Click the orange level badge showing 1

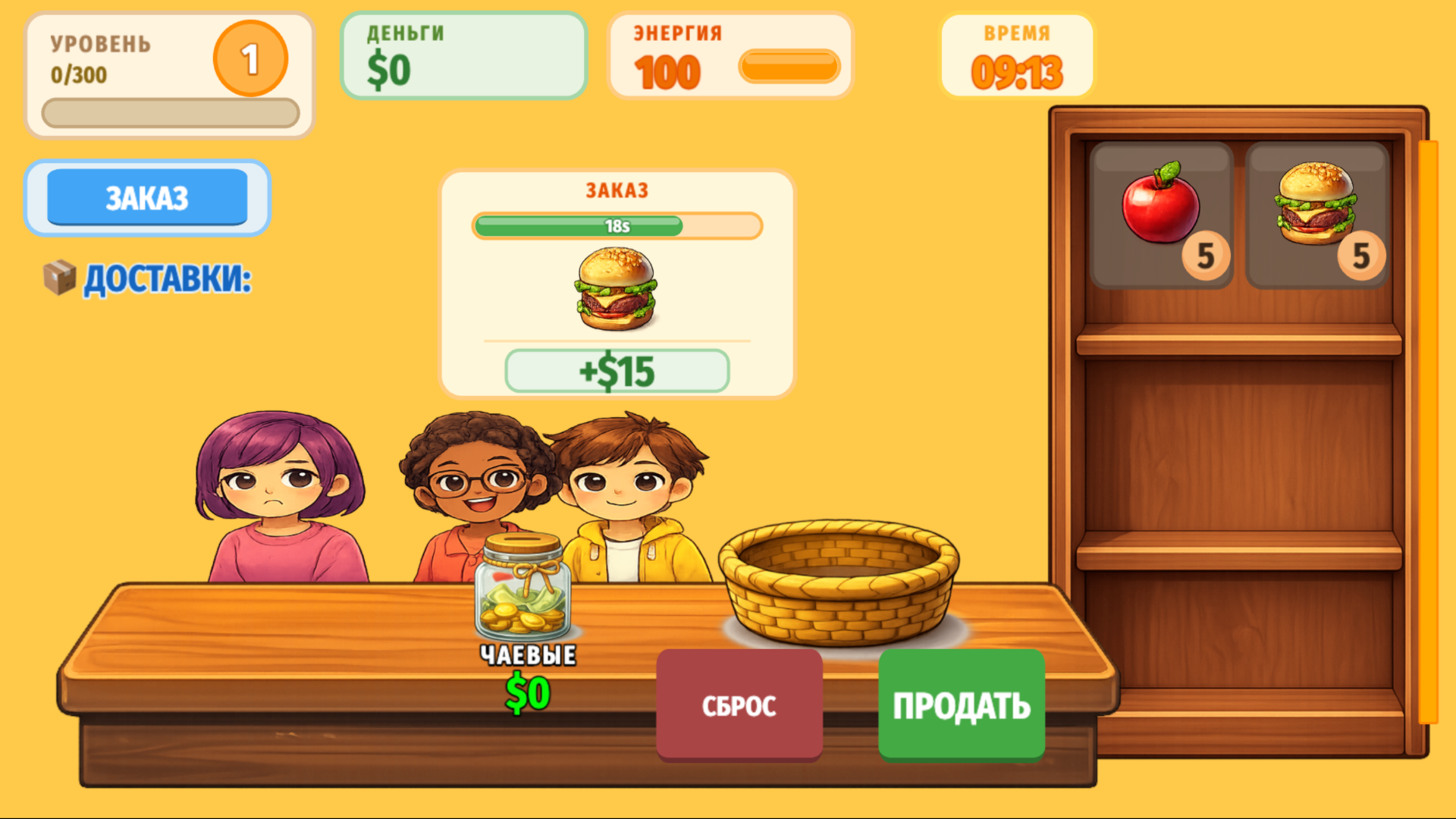[x=250, y=58]
